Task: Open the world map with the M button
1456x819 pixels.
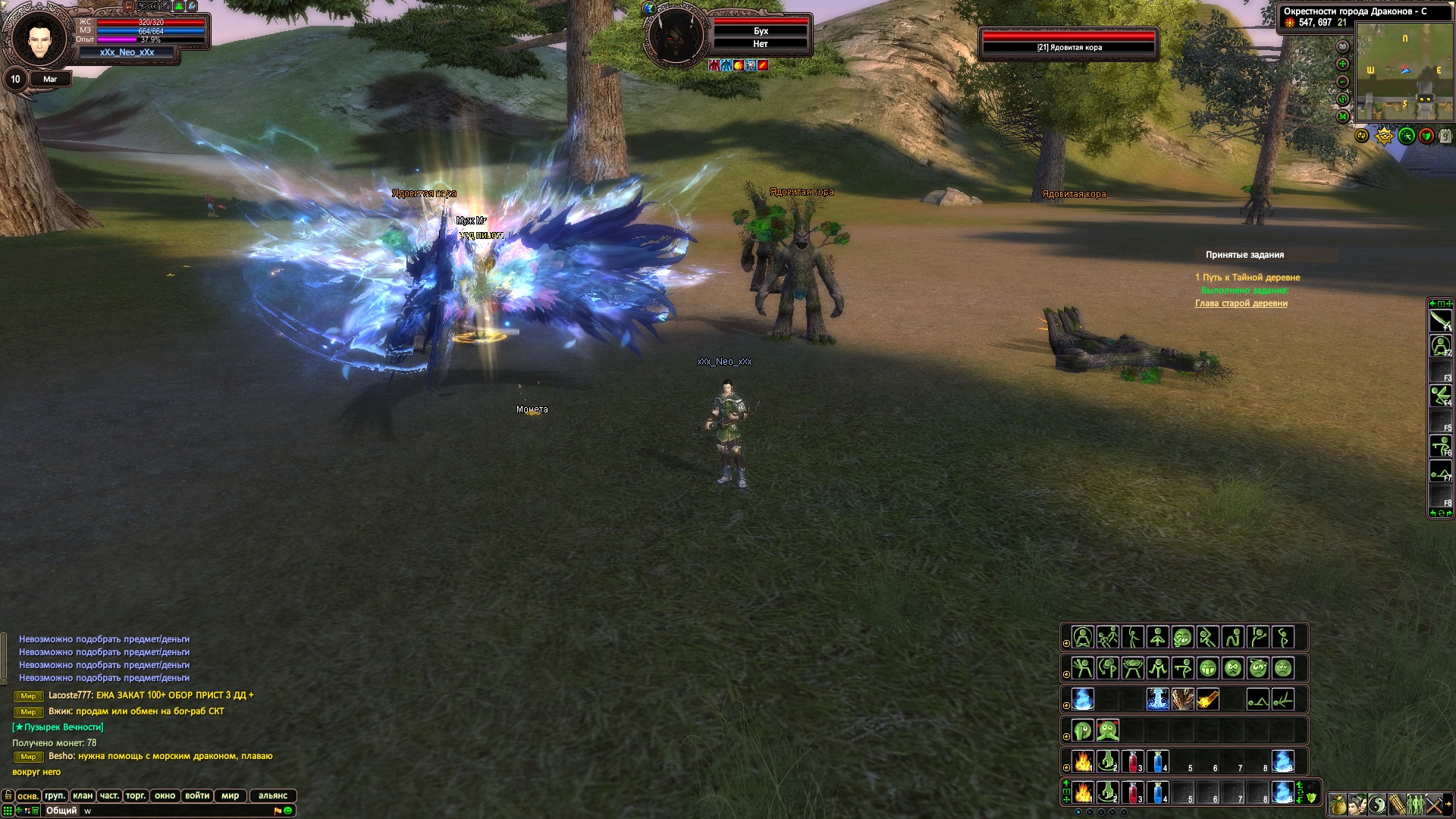Action: coord(1343,117)
